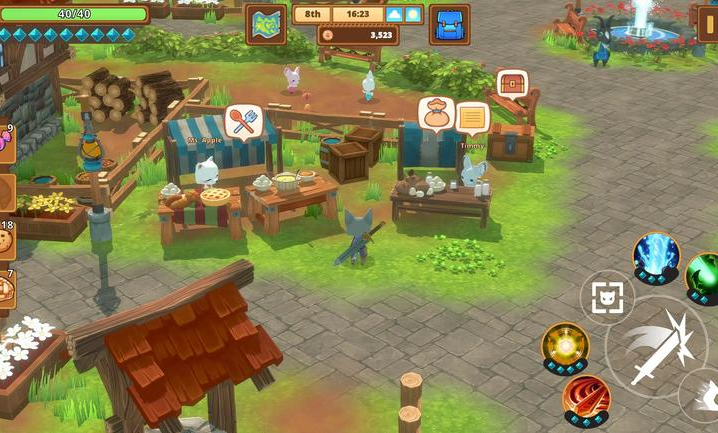718x433 pixels.
Task: Trigger the red flame slash skill
Action: tap(586, 397)
